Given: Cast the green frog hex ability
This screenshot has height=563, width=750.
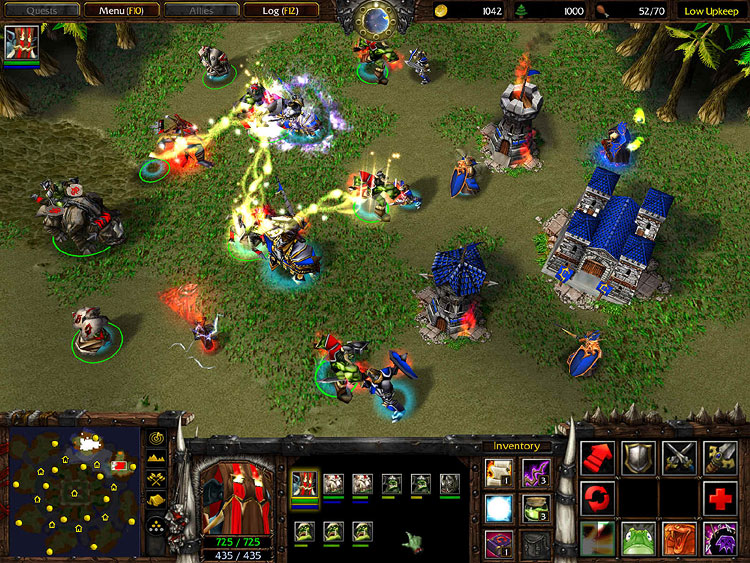Looking at the screenshot, I should 638,537.
